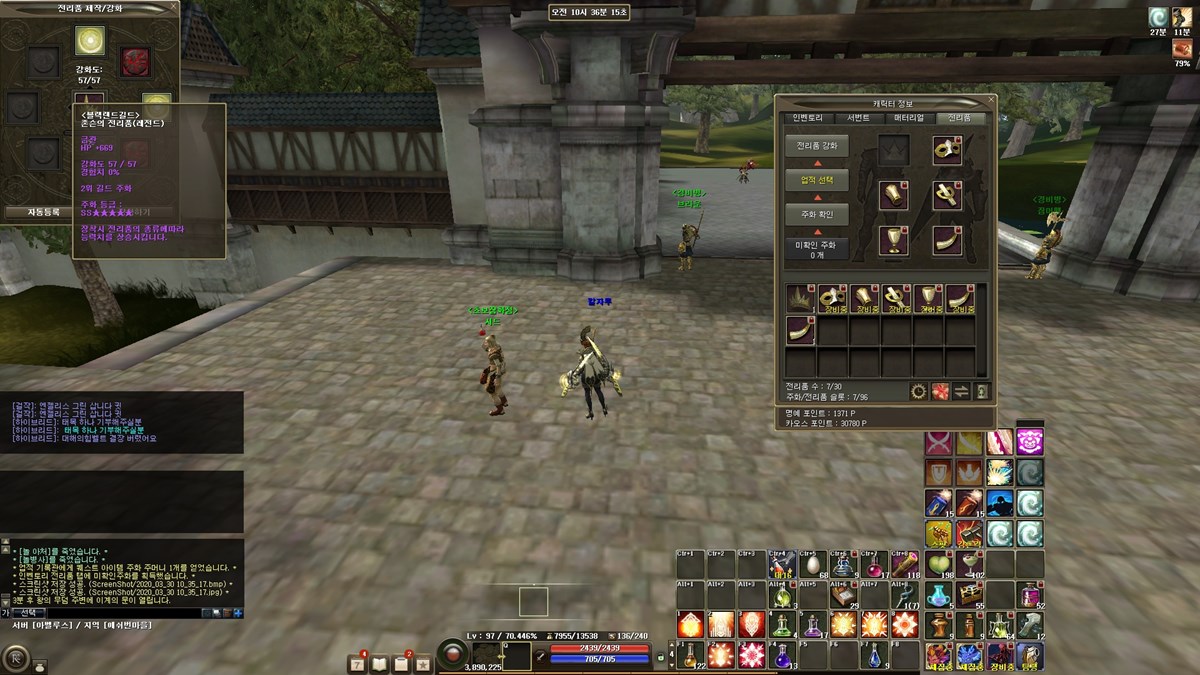Select the crown item in the trophy list
Image resolution: width=1200 pixels, height=675 pixels.
pyautogui.click(x=800, y=298)
